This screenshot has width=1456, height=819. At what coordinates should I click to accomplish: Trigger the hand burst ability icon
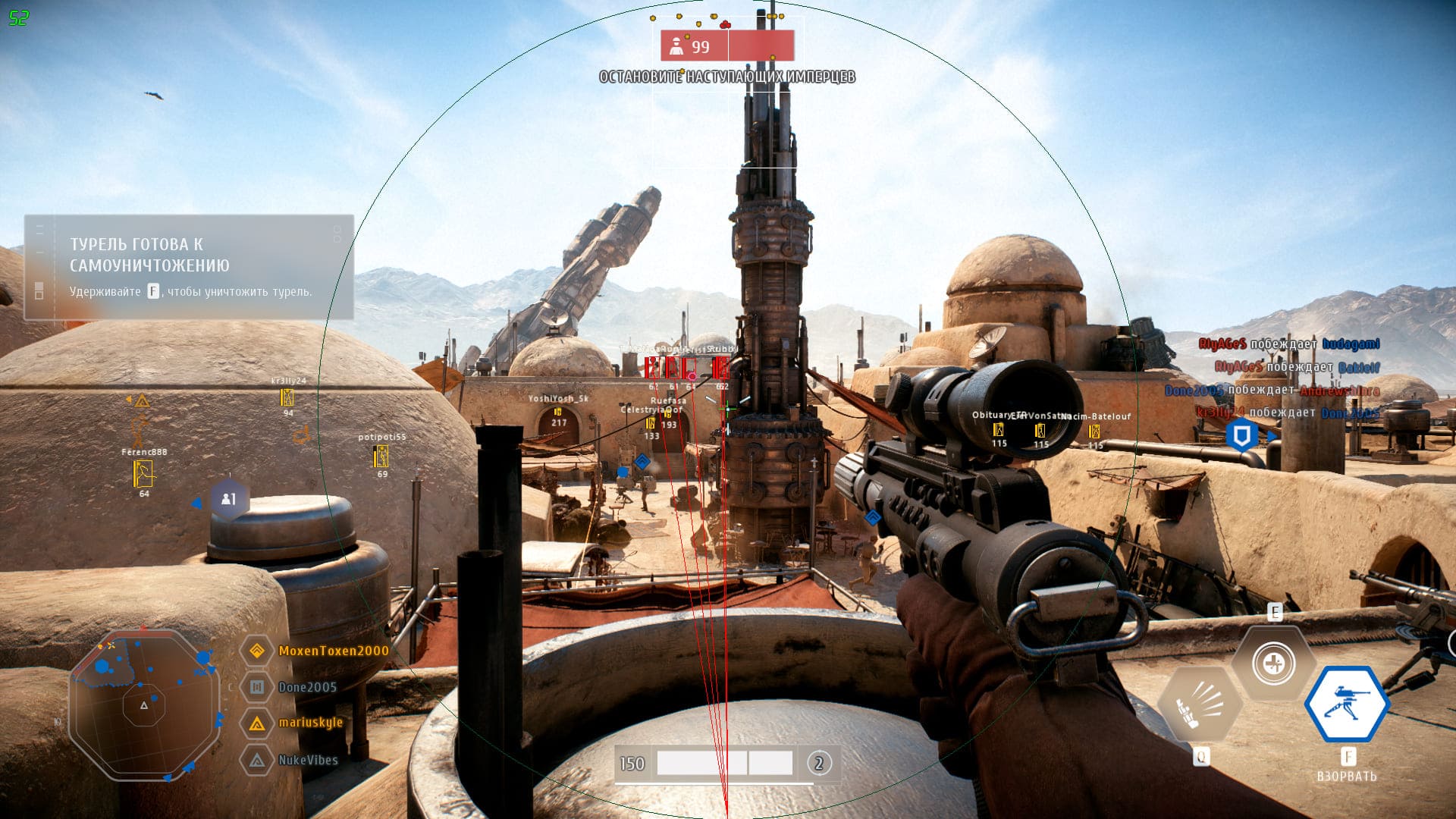(1201, 705)
